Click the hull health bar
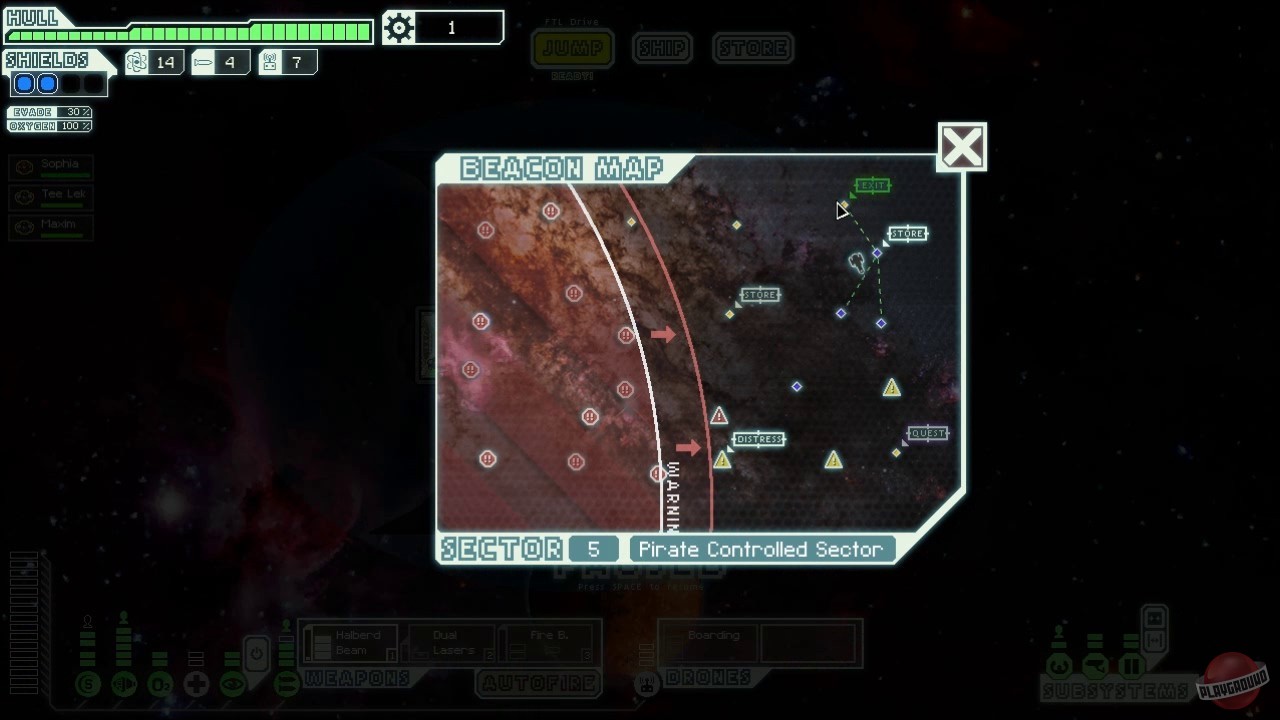The height and width of the screenshot is (720, 1280). [190, 29]
